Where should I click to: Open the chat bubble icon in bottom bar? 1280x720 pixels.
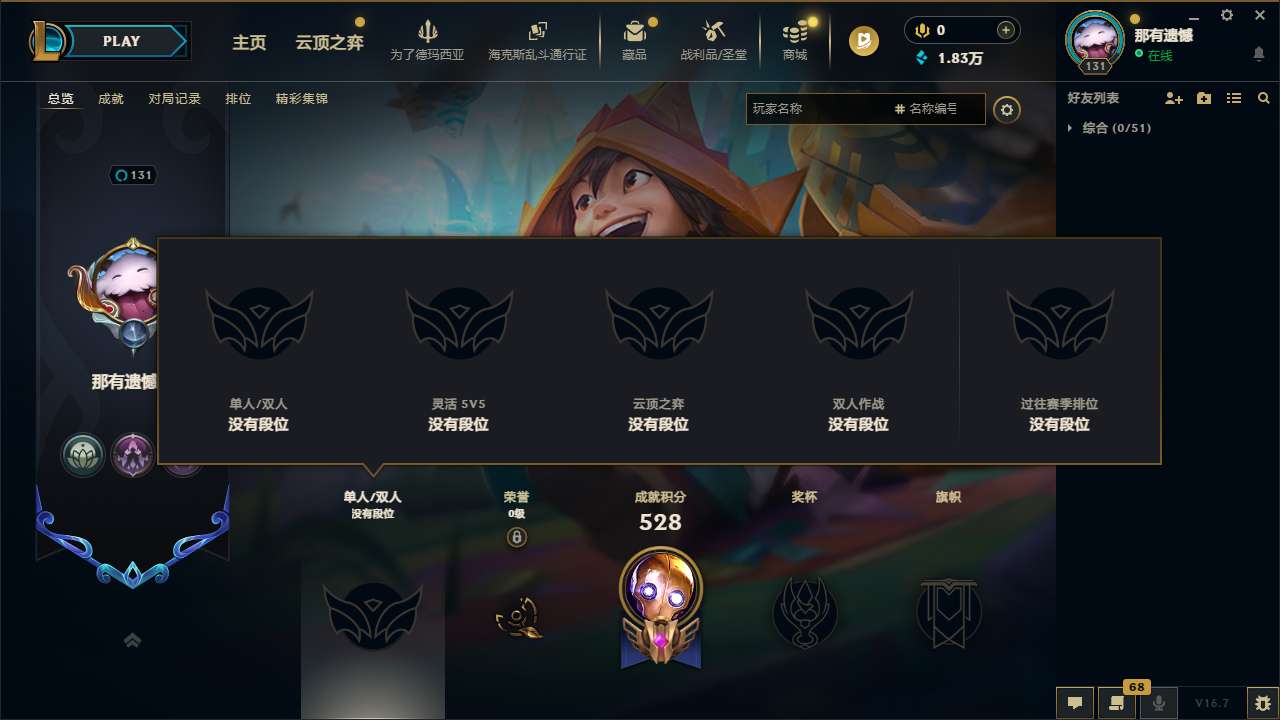click(x=1074, y=703)
